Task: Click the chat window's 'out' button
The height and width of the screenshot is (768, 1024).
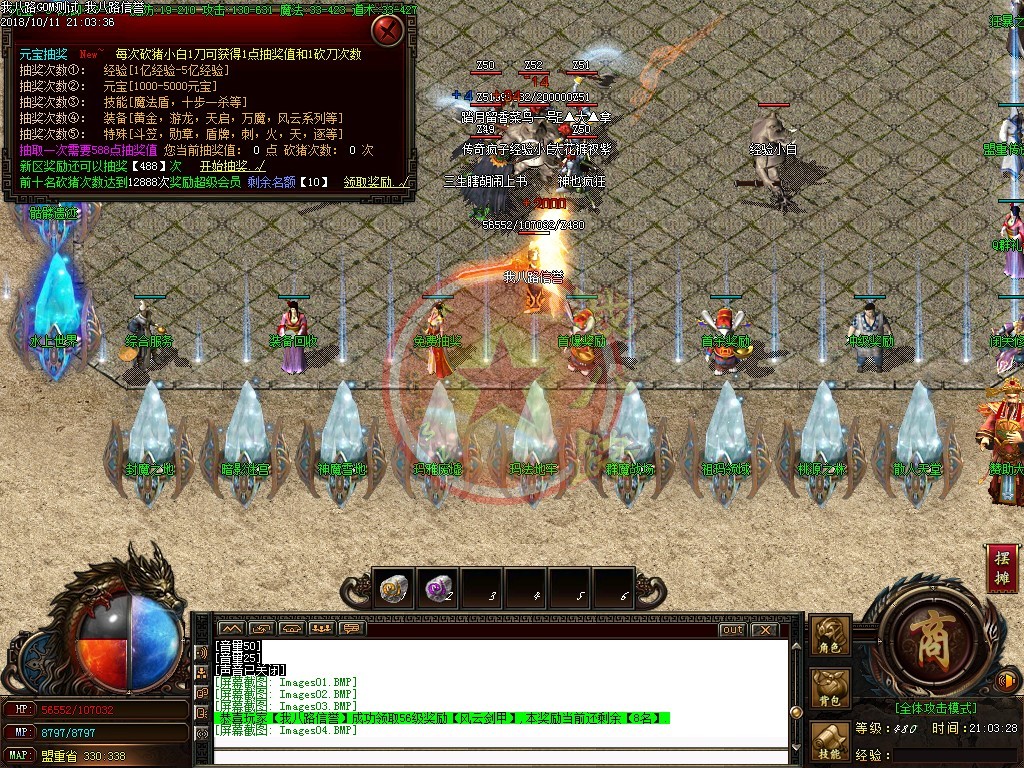Action: point(732,630)
